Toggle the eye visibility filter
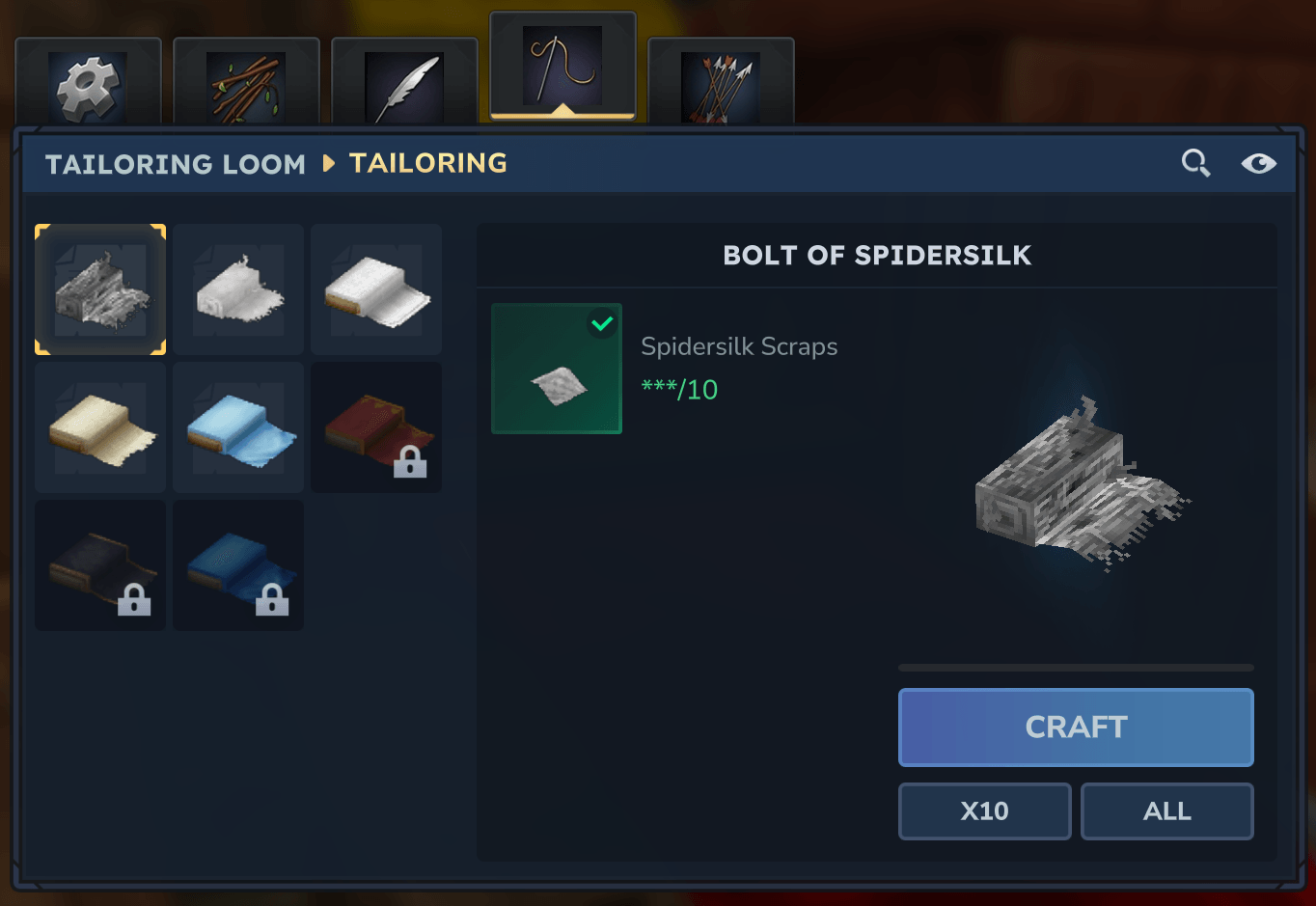 click(1258, 163)
